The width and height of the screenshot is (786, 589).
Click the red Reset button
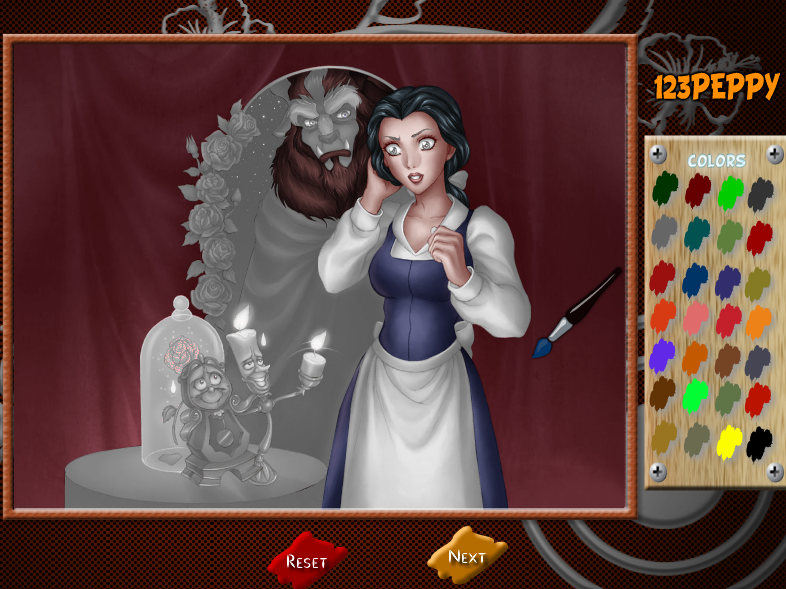click(307, 560)
